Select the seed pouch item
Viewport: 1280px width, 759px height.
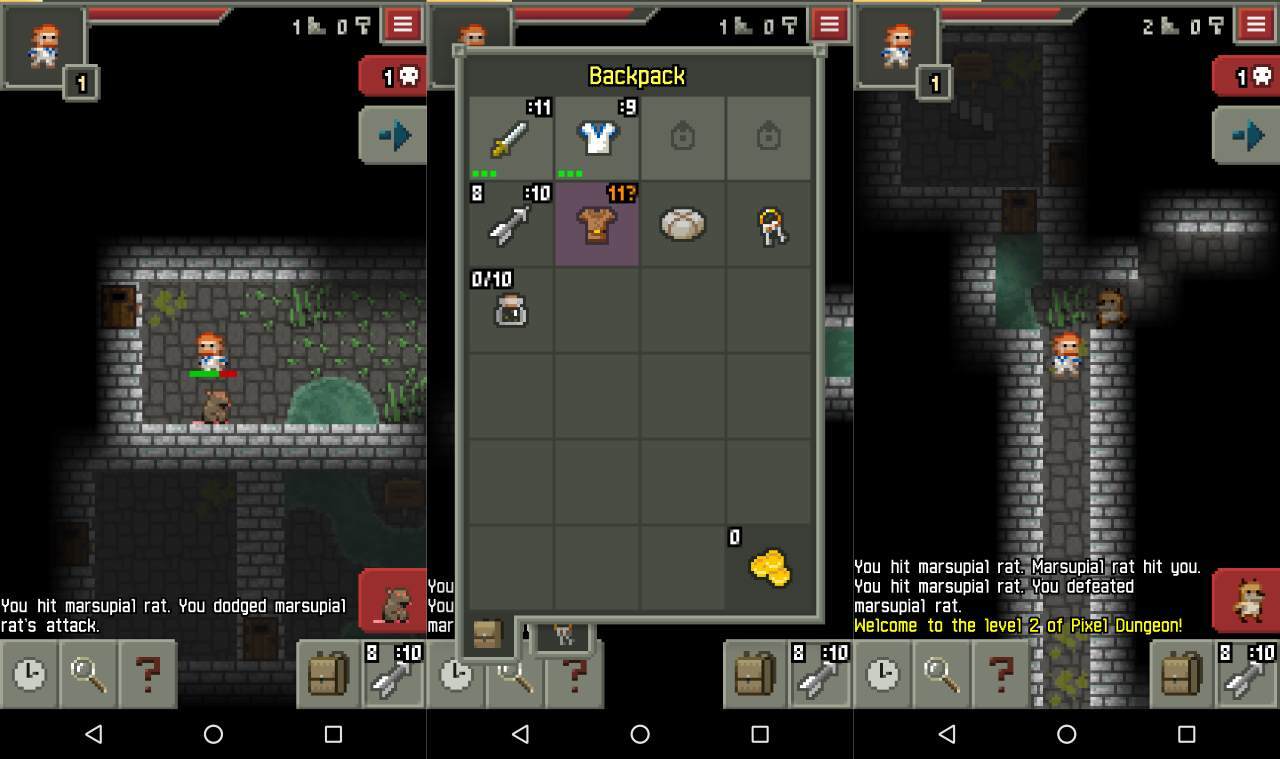click(x=509, y=310)
